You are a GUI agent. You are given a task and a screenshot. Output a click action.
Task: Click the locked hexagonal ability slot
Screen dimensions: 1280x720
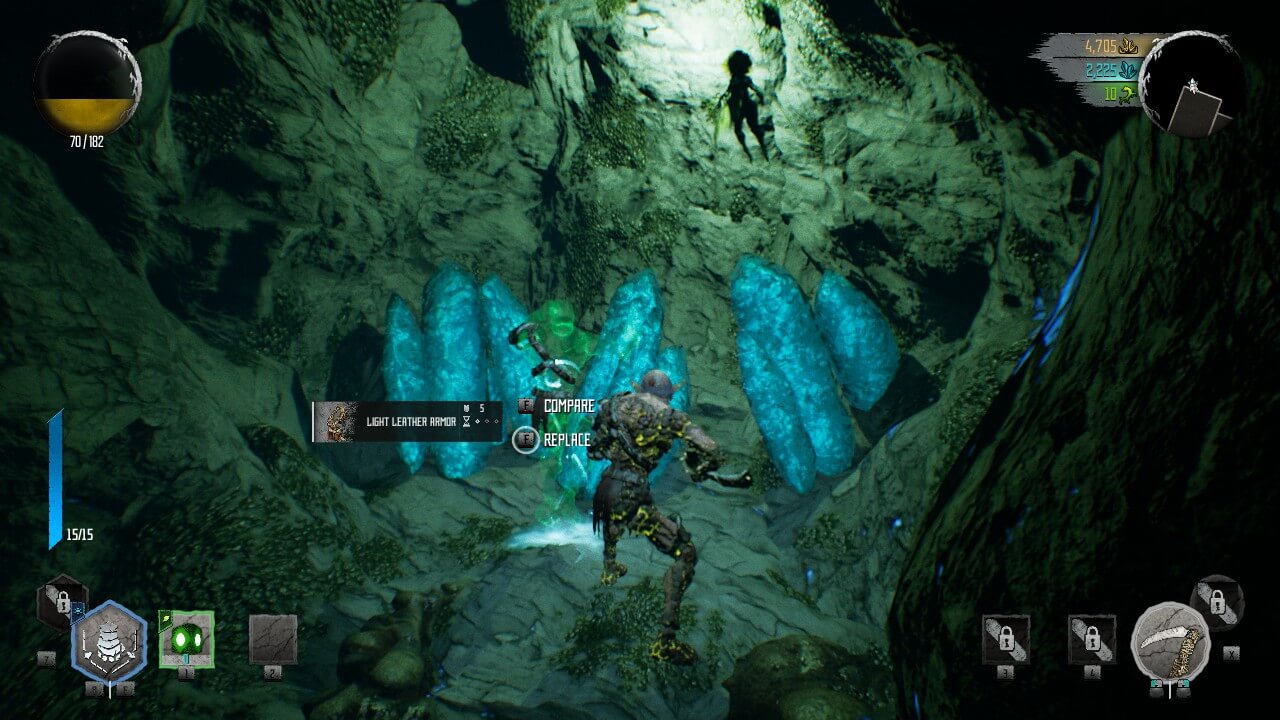pos(62,602)
